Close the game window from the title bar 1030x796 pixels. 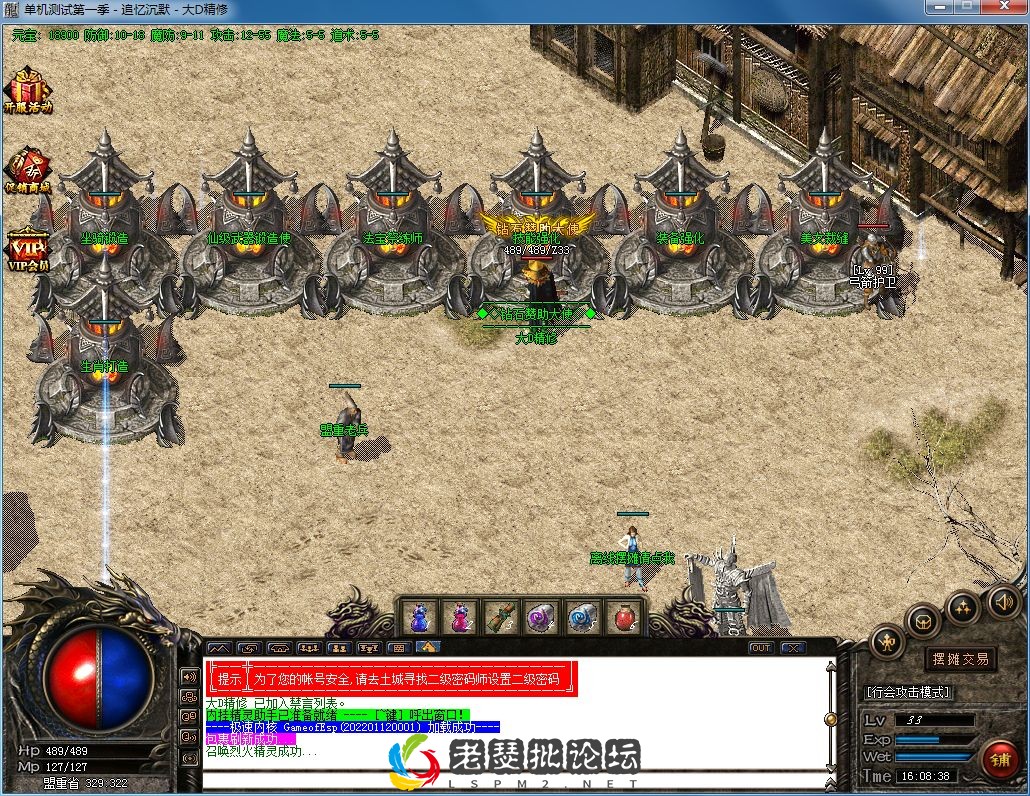(1003, 8)
